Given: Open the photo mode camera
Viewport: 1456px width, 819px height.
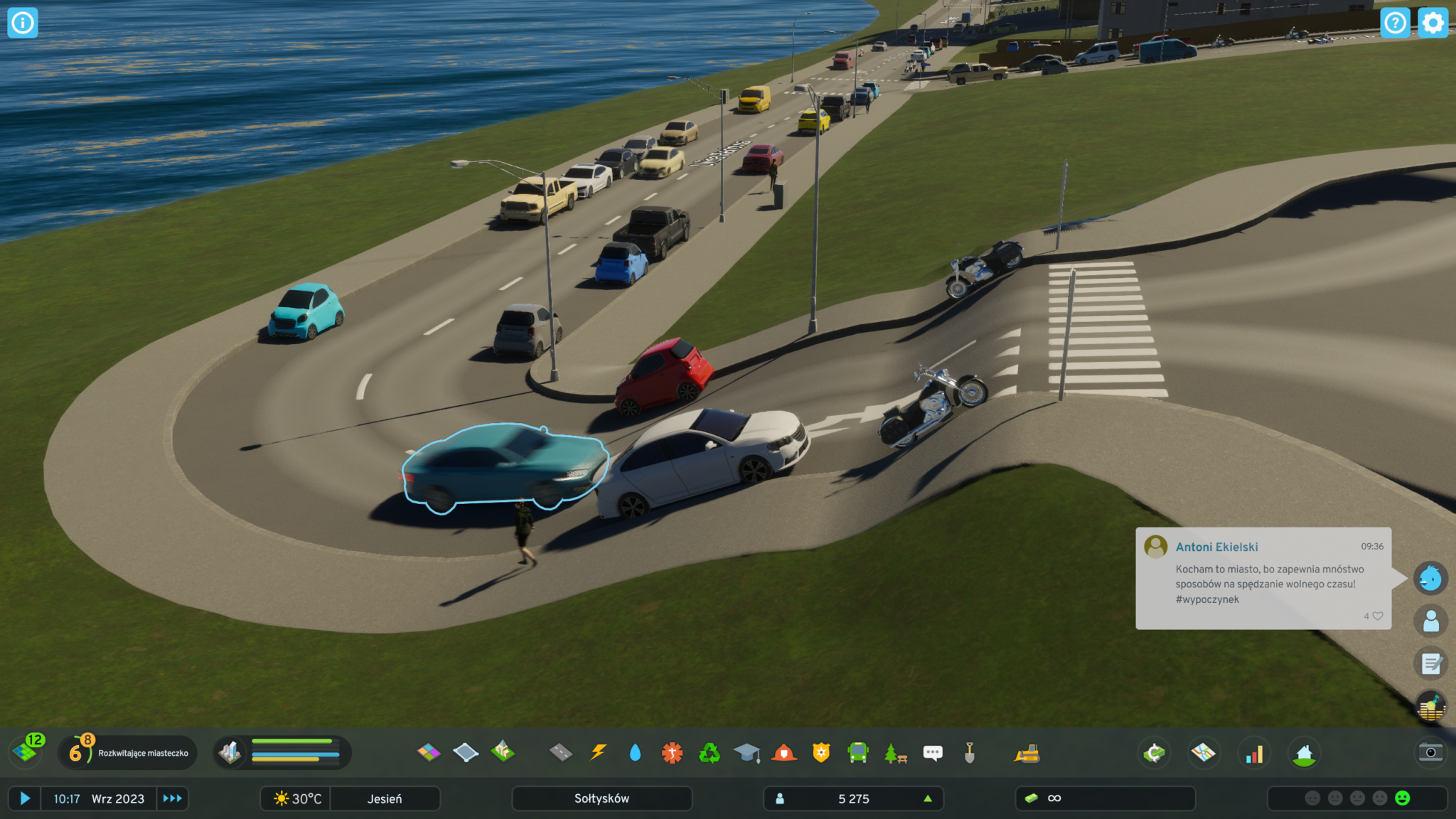Looking at the screenshot, I should pos(1430,752).
